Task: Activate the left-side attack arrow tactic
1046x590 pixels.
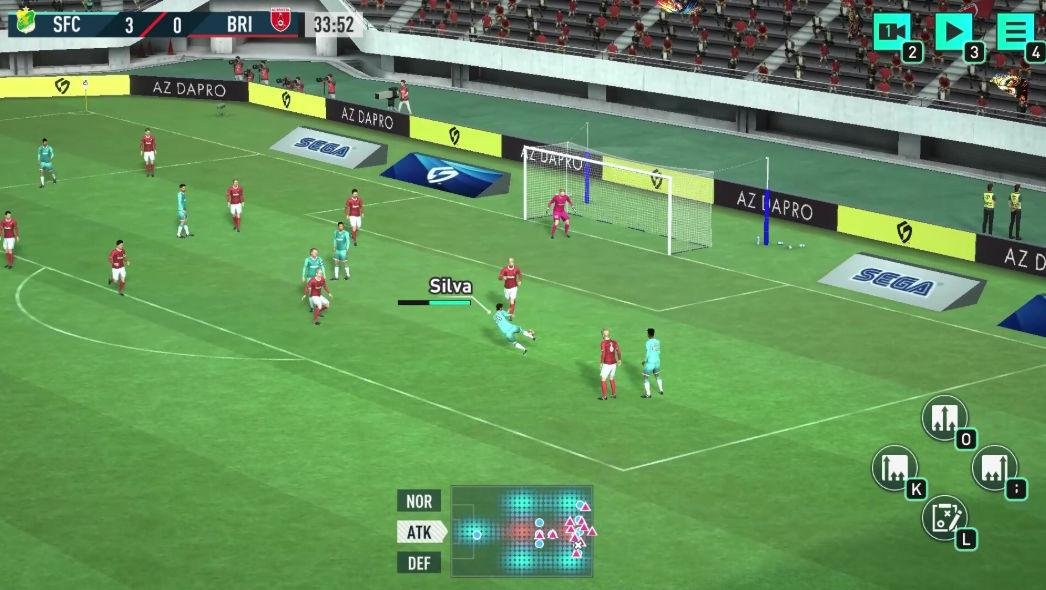Action: pyautogui.click(x=894, y=467)
